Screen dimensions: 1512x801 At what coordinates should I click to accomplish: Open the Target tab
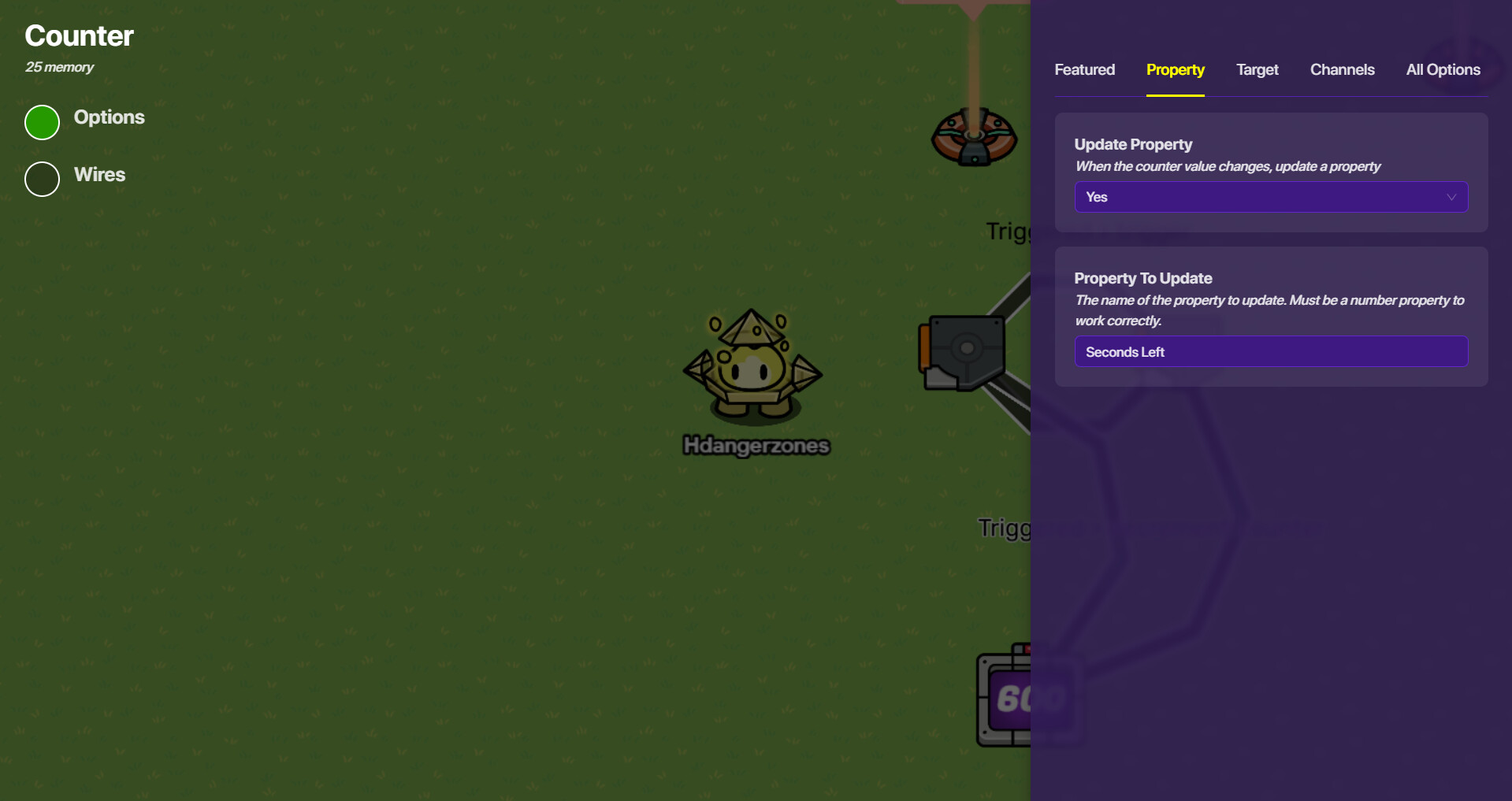(1257, 70)
